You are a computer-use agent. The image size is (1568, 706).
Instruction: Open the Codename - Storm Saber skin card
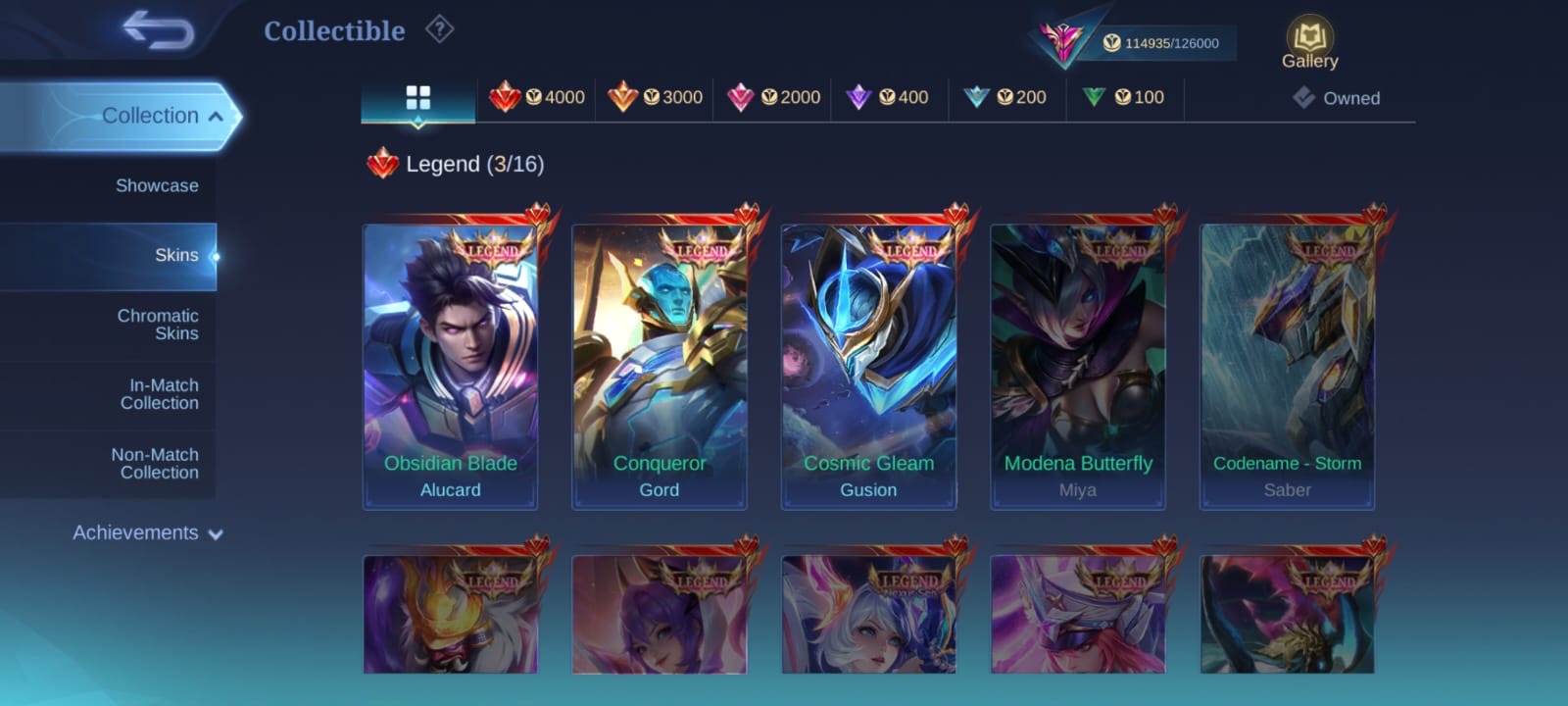coord(1287,367)
